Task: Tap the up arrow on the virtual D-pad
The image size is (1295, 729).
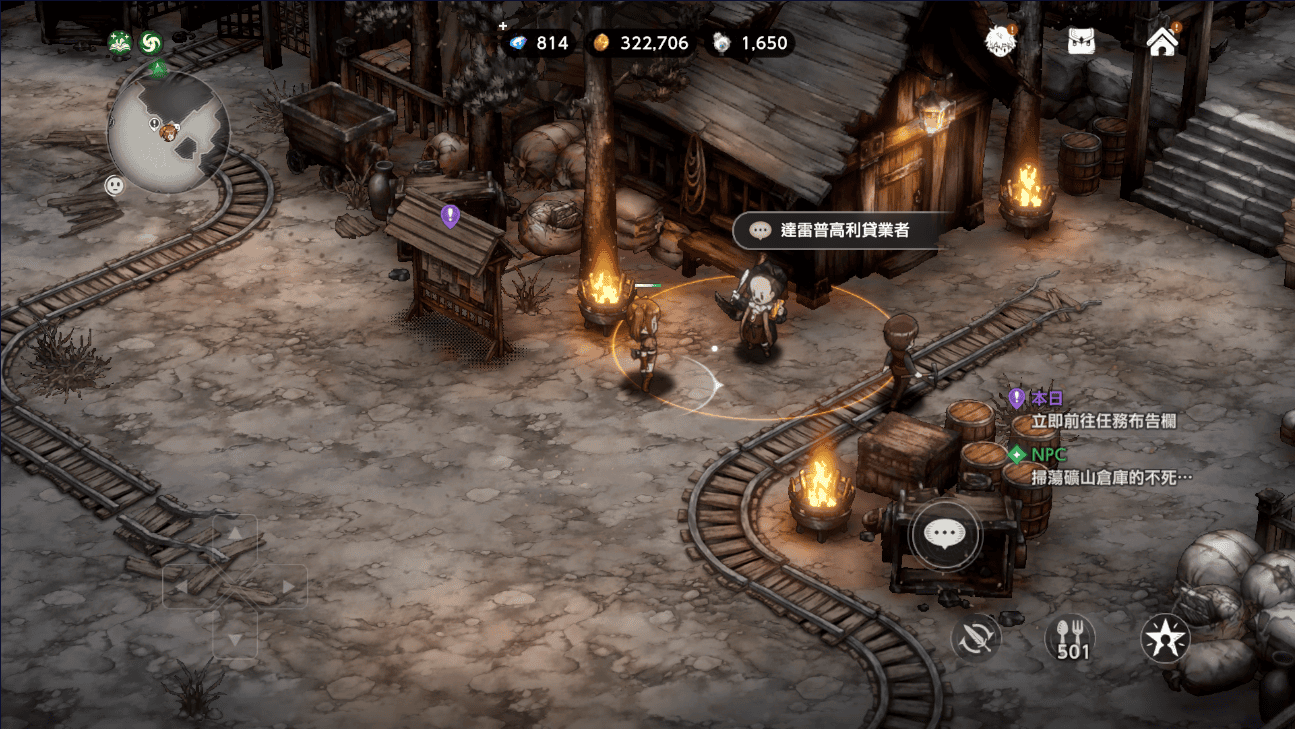Action: pos(235,535)
